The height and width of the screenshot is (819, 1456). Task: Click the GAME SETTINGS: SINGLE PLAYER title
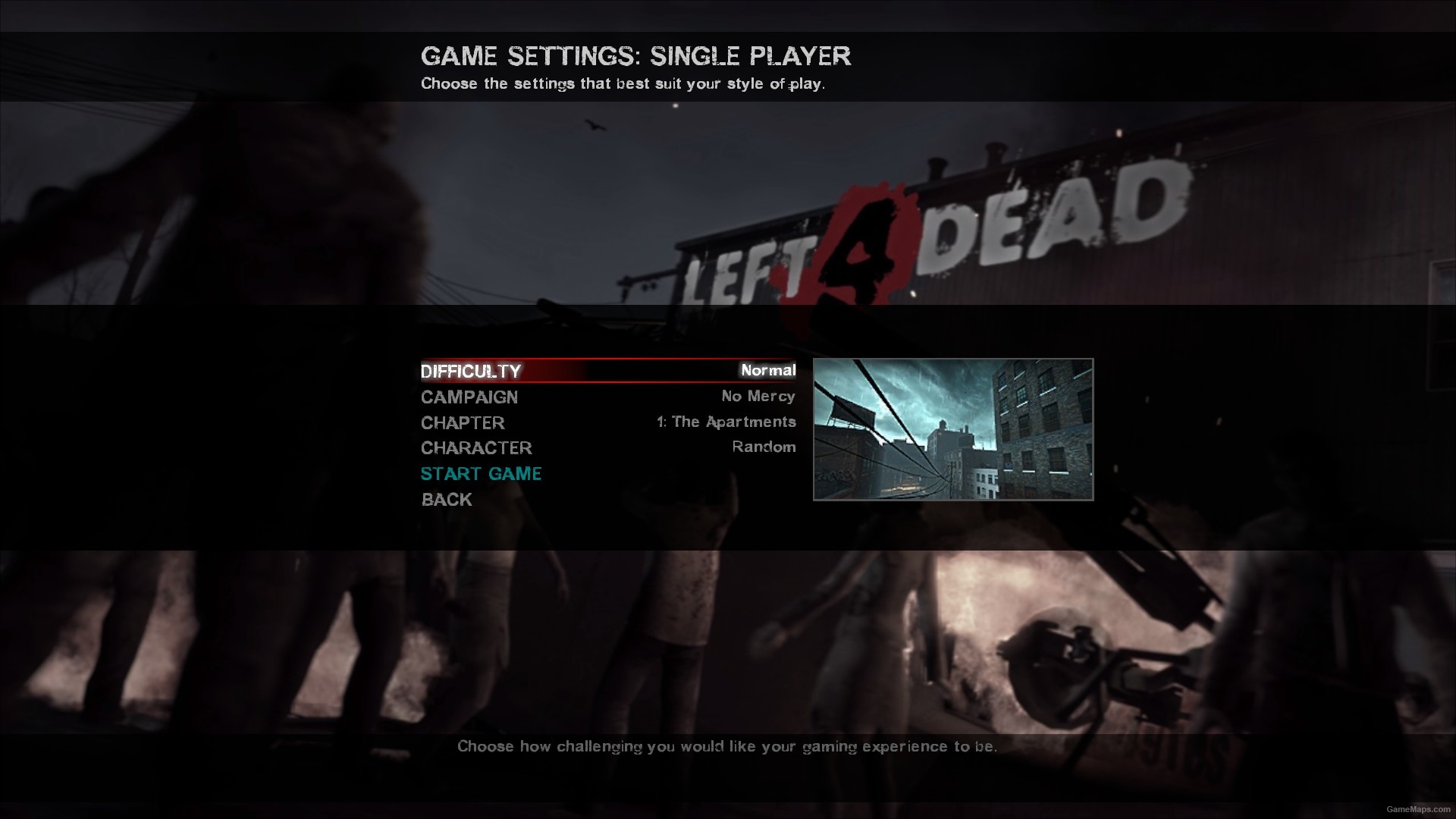click(636, 56)
